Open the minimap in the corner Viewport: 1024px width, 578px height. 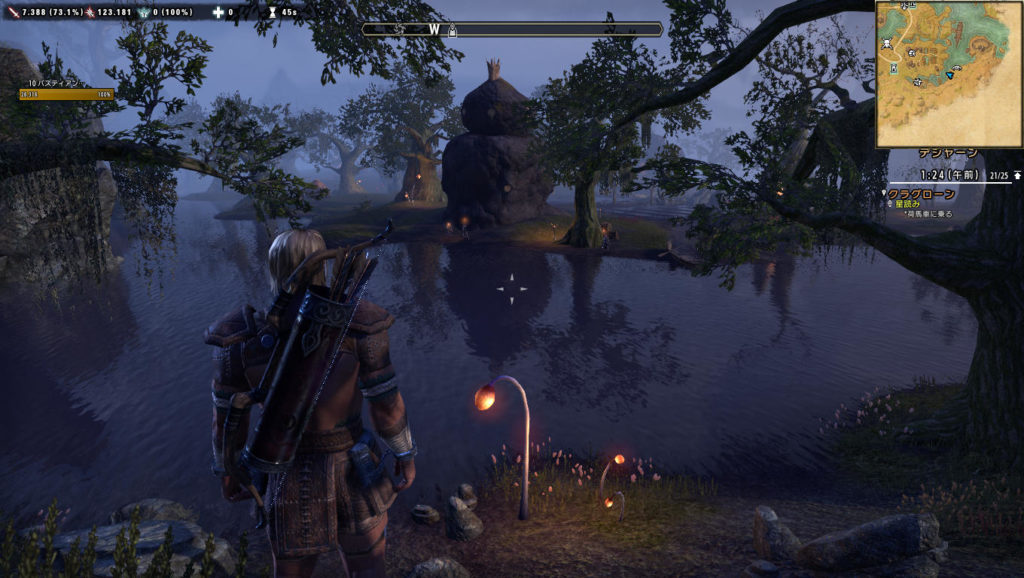coord(948,74)
